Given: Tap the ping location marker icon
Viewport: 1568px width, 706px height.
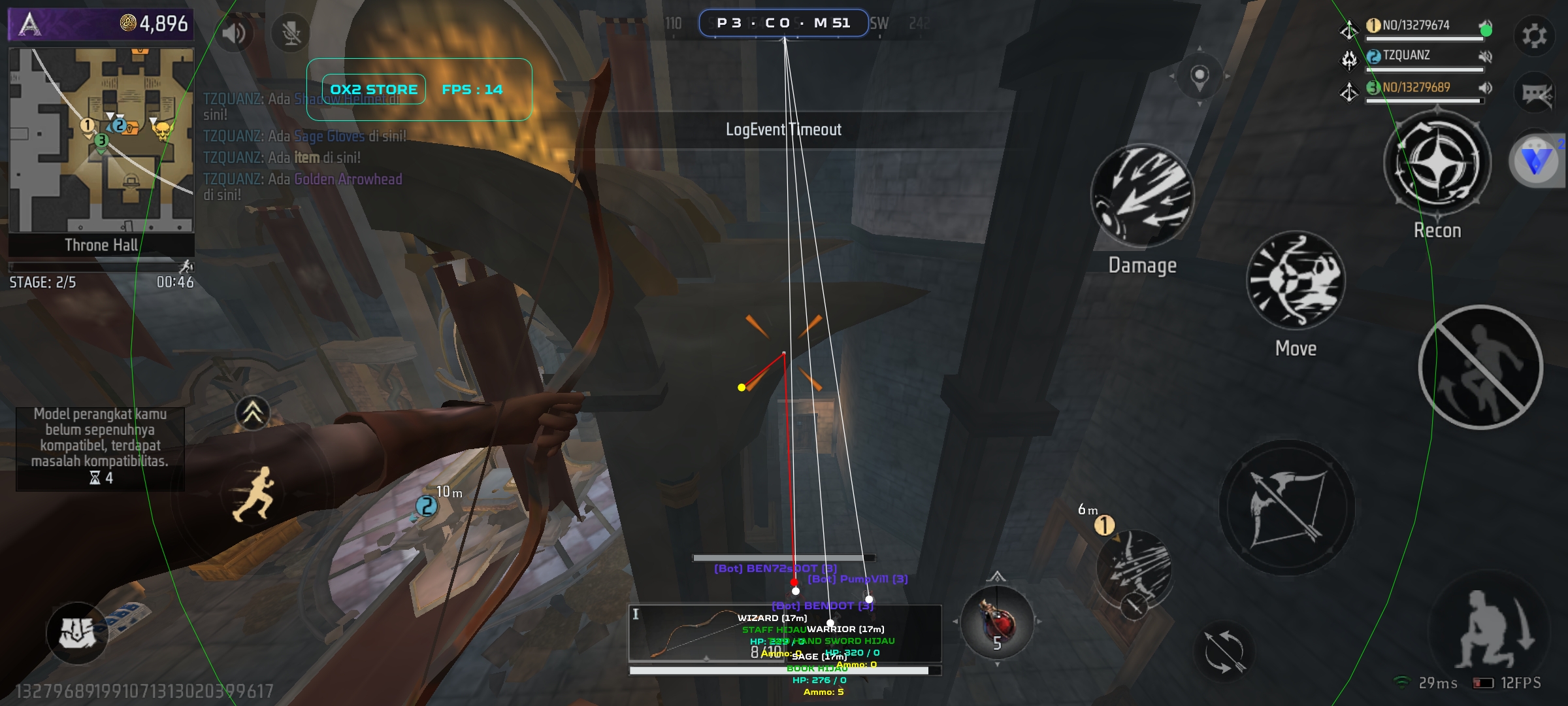Looking at the screenshot, I should pos(1200,75).
